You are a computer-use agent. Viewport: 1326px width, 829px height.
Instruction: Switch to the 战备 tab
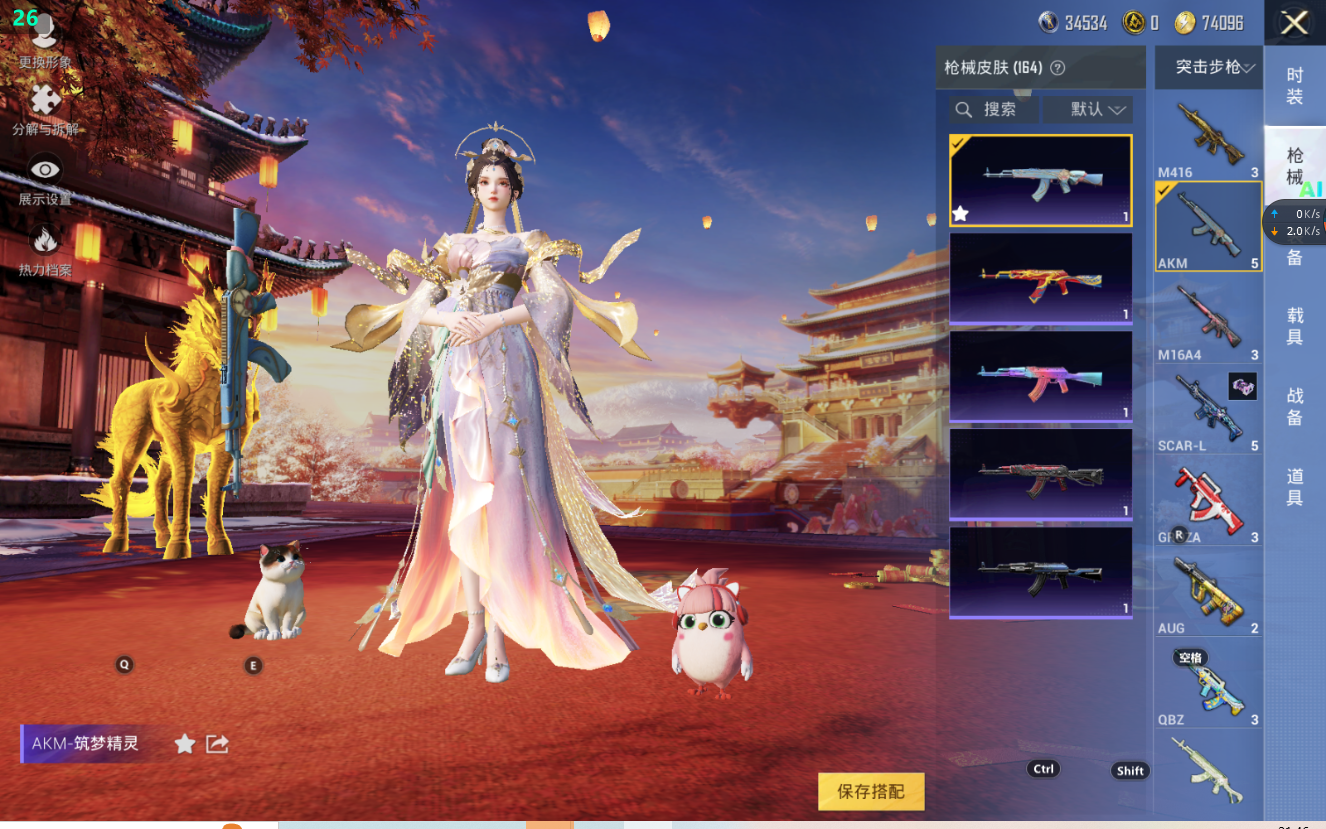click(x=1295, y=407)
